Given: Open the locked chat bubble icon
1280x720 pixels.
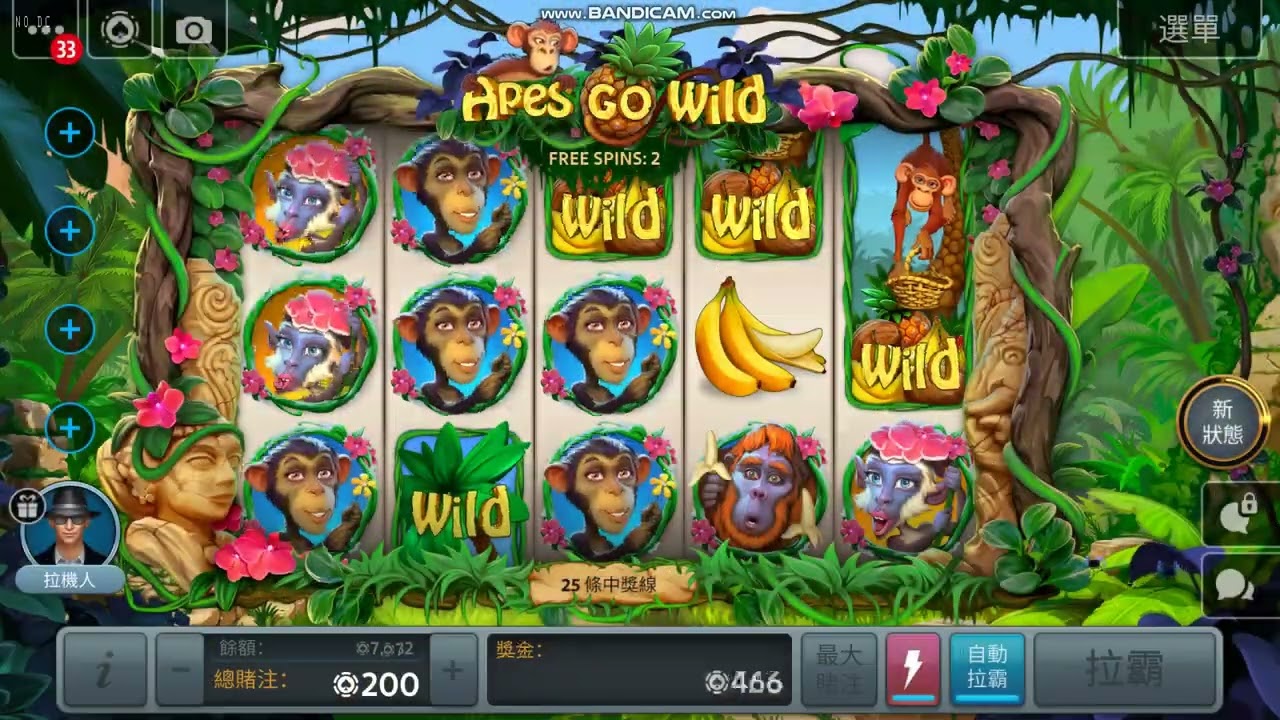Looking at the screenshot, I should pyautogui.click(x=1237, y=512).
